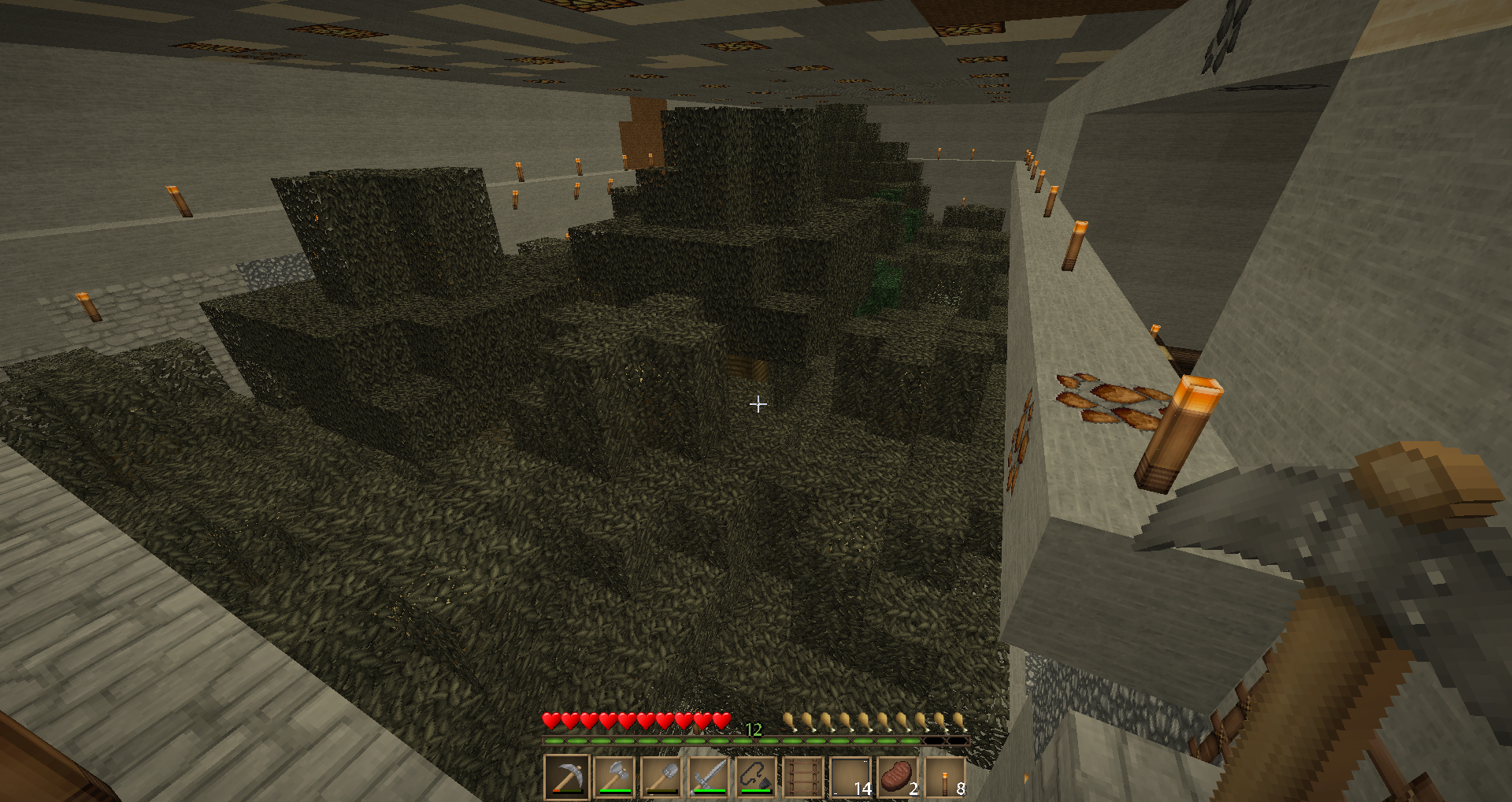Select the stone axe in the hotbar

[615, 776]
